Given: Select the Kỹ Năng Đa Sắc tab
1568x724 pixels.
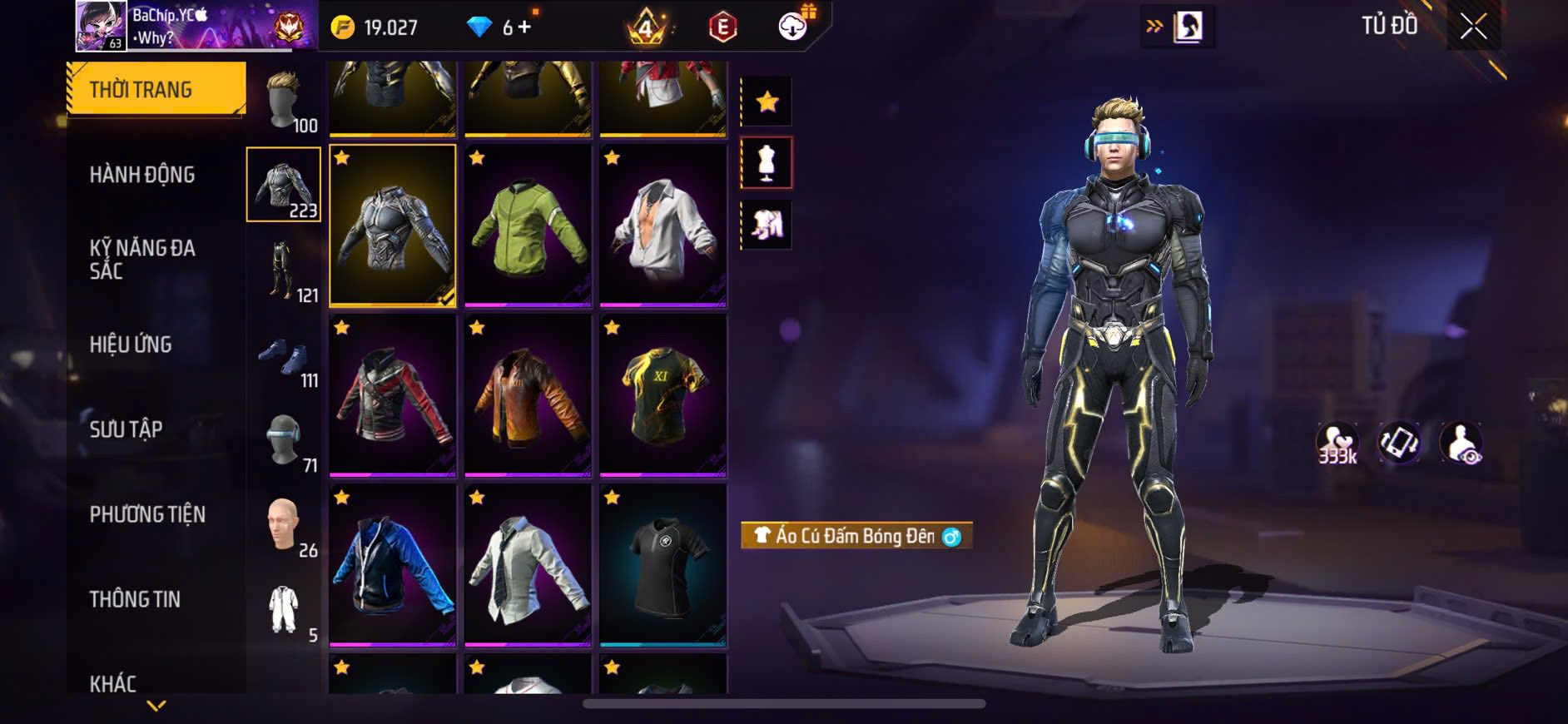Looking at the screenshot, I should (x=142, y=259).
